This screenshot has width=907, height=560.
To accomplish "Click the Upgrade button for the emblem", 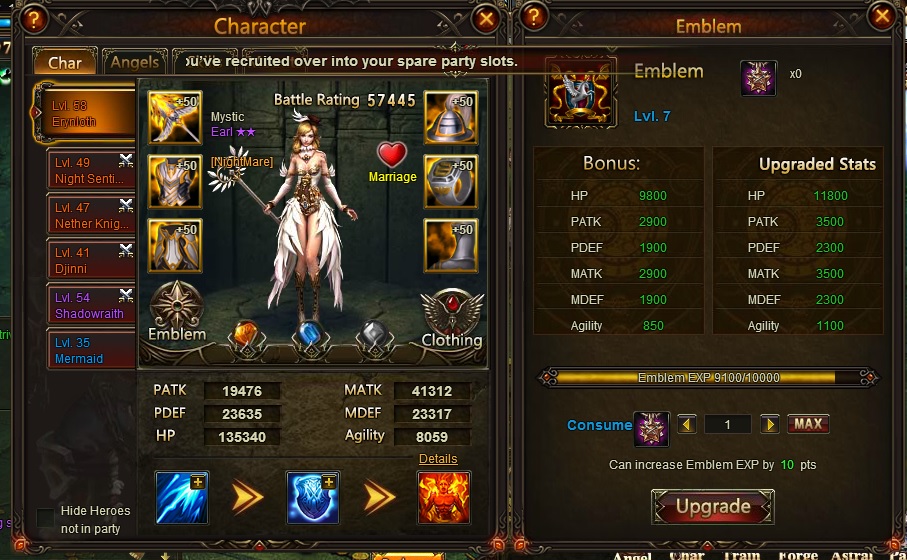I will [x=712, y=507].
